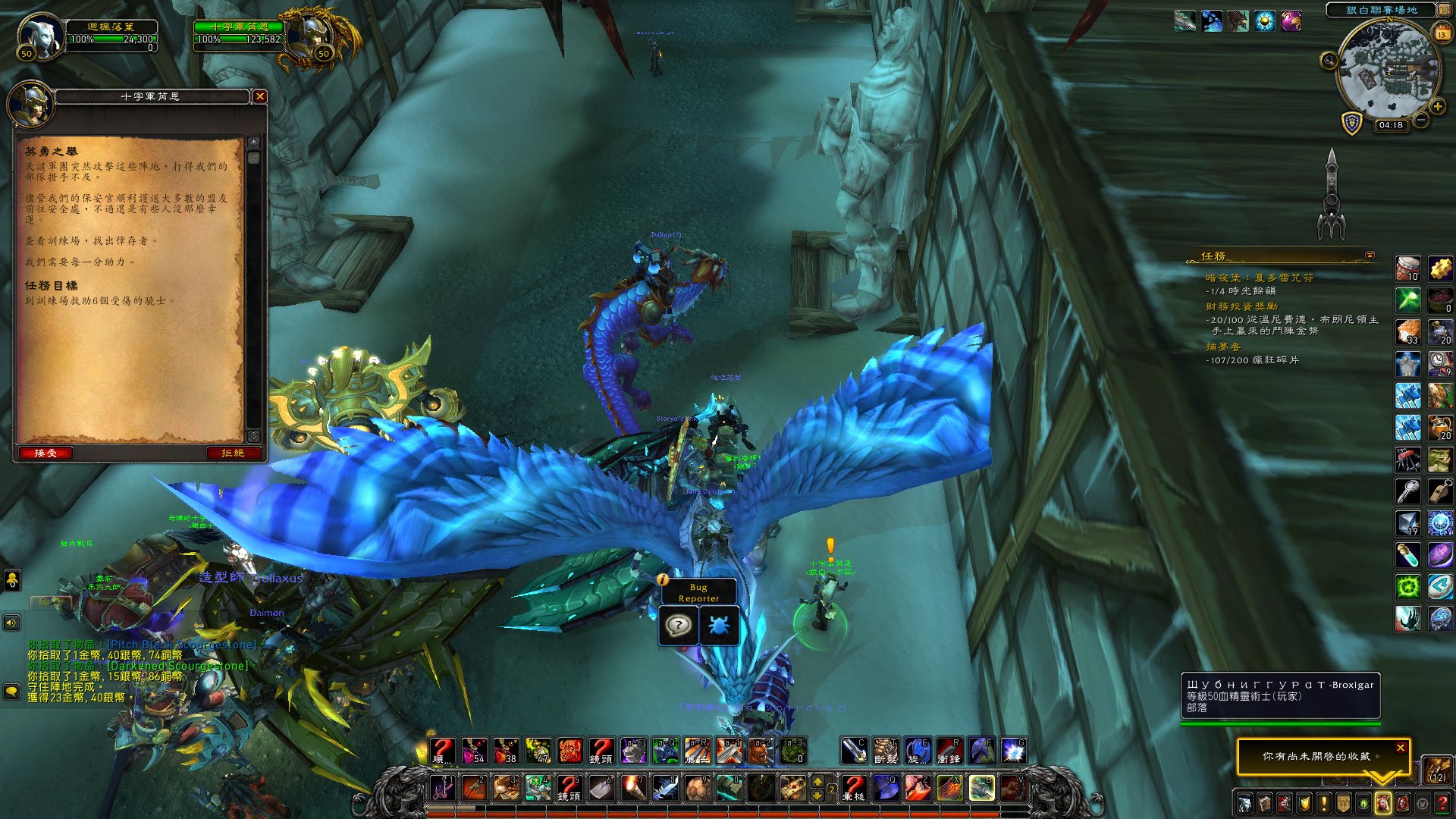Open the minimap tracking magnifier button

pyautogui.click(x=1329, y=61)
